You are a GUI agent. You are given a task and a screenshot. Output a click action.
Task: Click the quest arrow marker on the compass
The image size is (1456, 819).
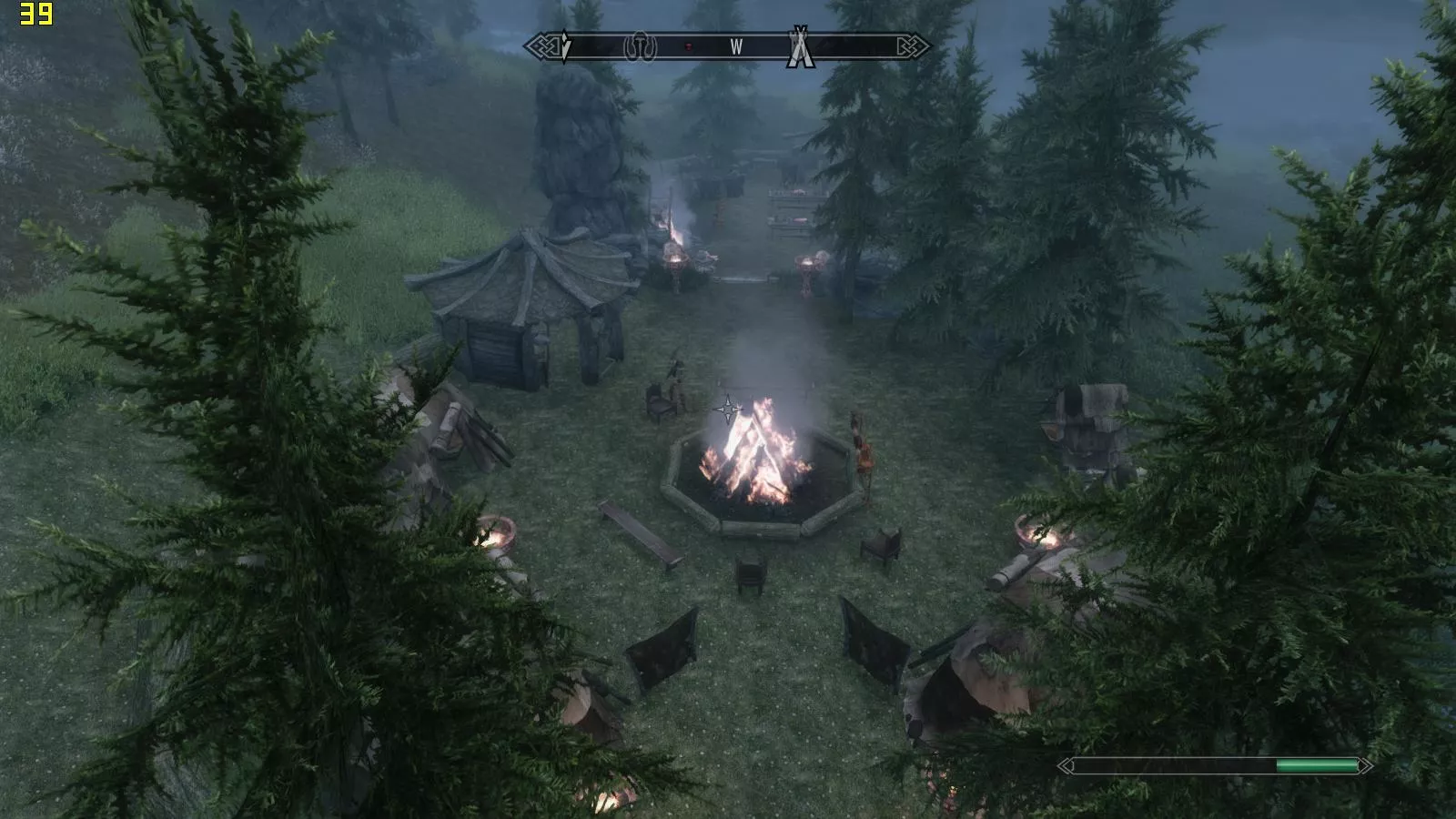pos(565,46)
